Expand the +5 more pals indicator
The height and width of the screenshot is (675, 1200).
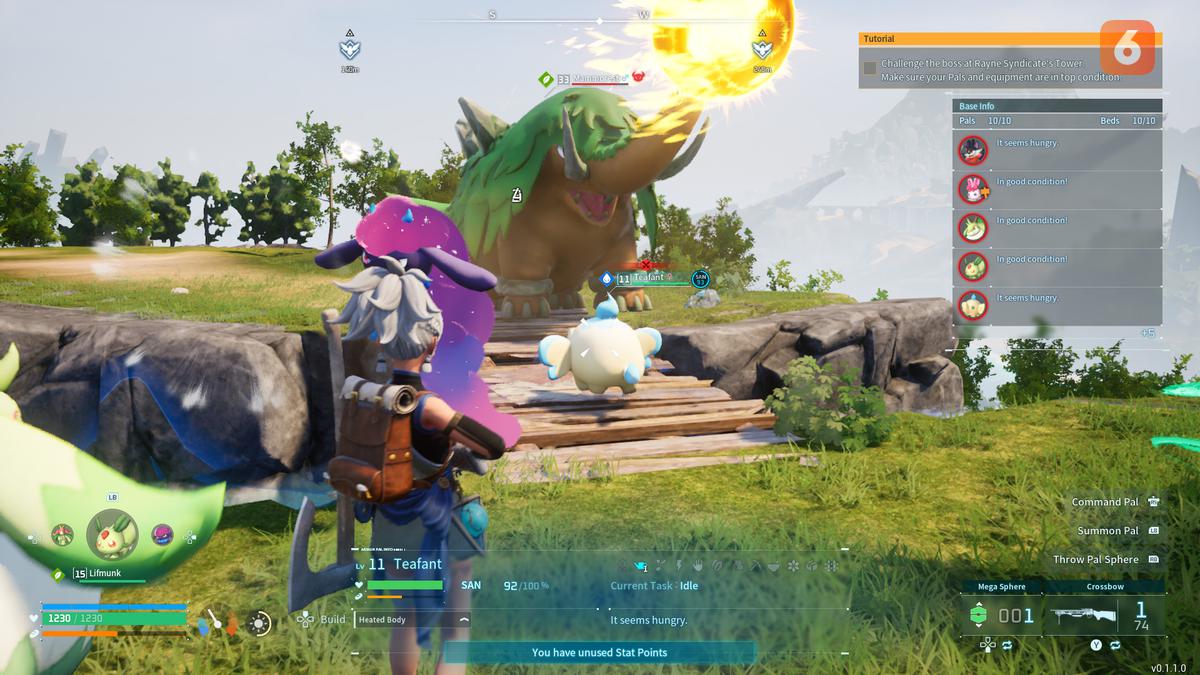[x=1147, y=333]
